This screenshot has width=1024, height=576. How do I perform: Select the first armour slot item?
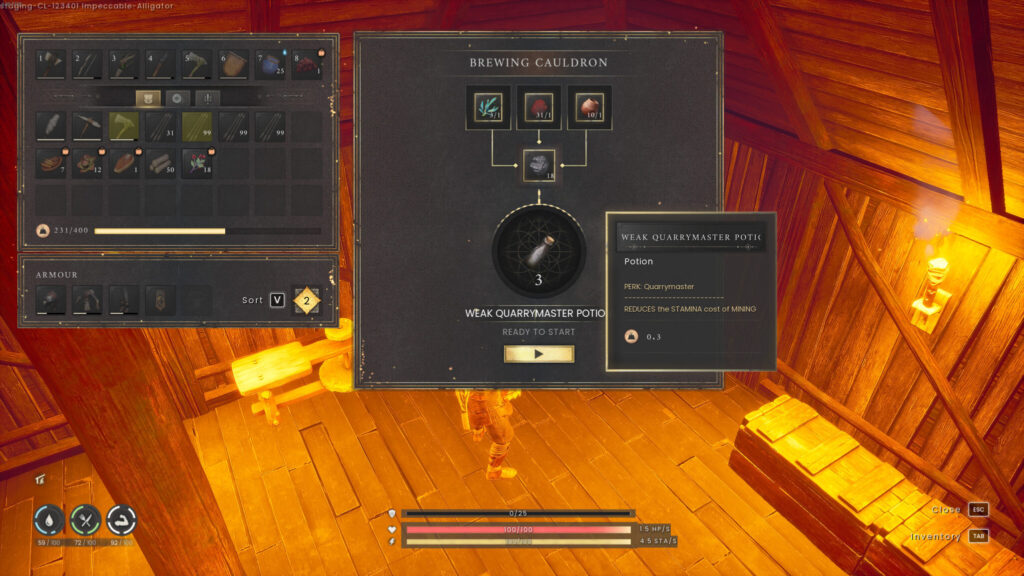[50, 300]
